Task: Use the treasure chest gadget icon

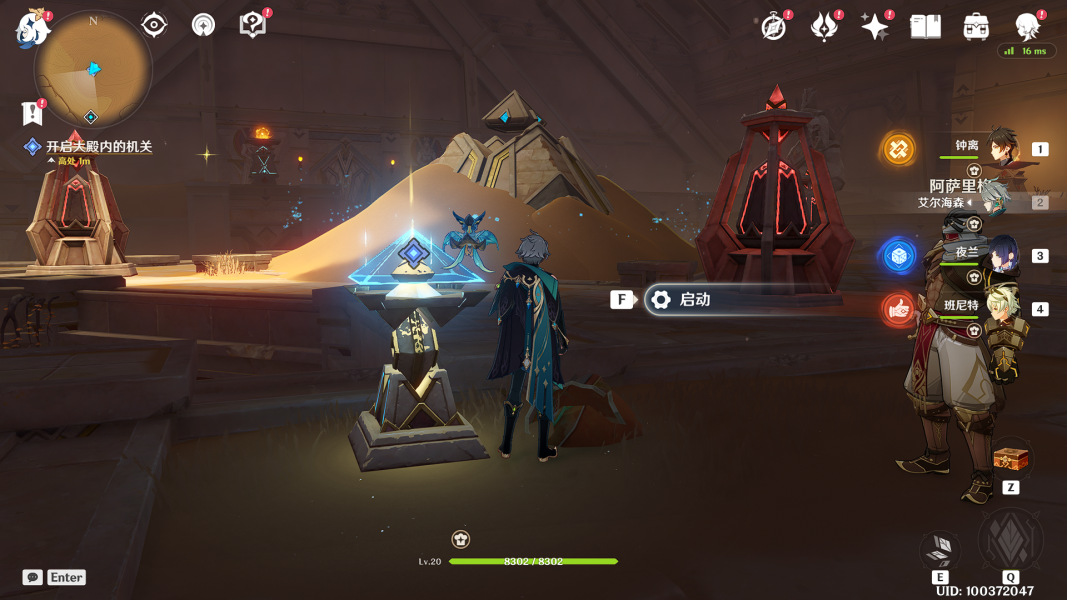Action: [1011, 458]
